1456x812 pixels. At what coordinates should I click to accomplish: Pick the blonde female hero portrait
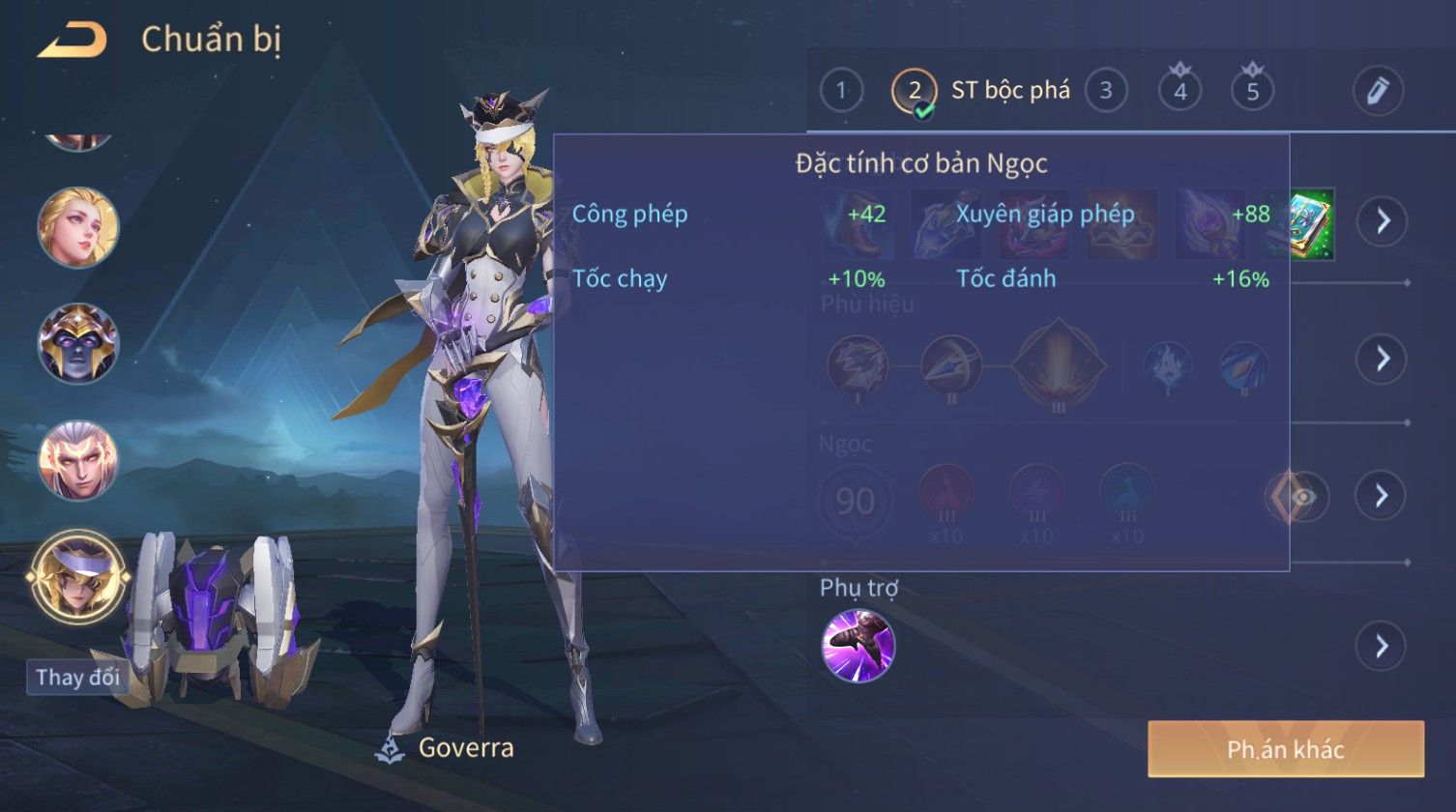tap(78, 228)
